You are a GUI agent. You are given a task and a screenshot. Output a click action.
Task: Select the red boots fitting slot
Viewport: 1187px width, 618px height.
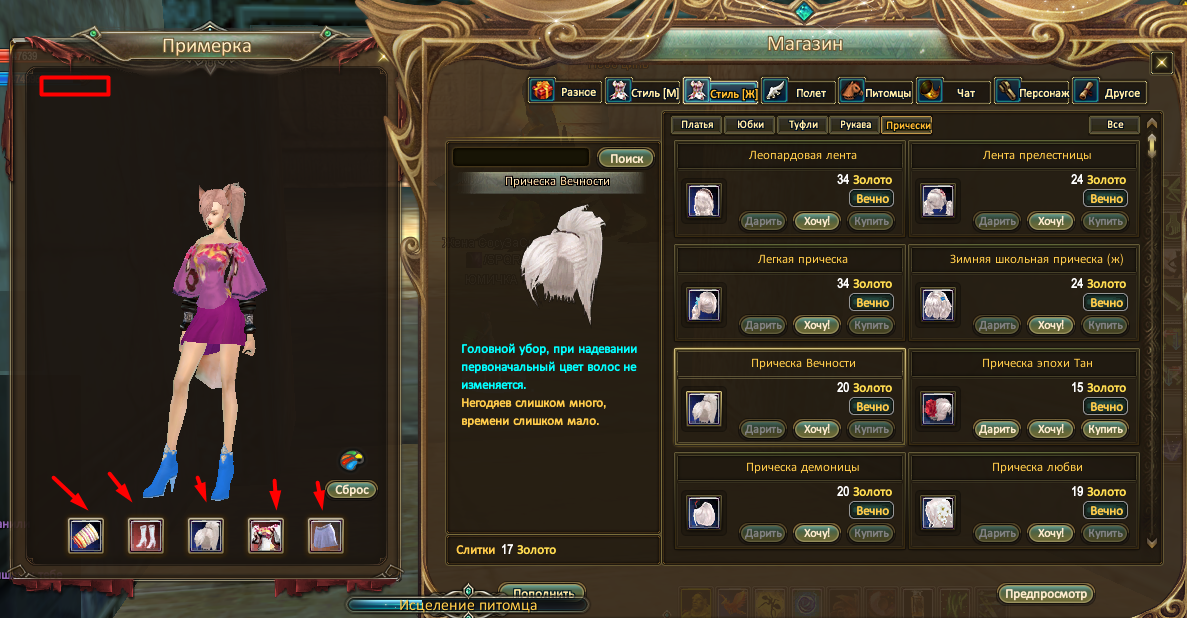(x=146, y=536)
